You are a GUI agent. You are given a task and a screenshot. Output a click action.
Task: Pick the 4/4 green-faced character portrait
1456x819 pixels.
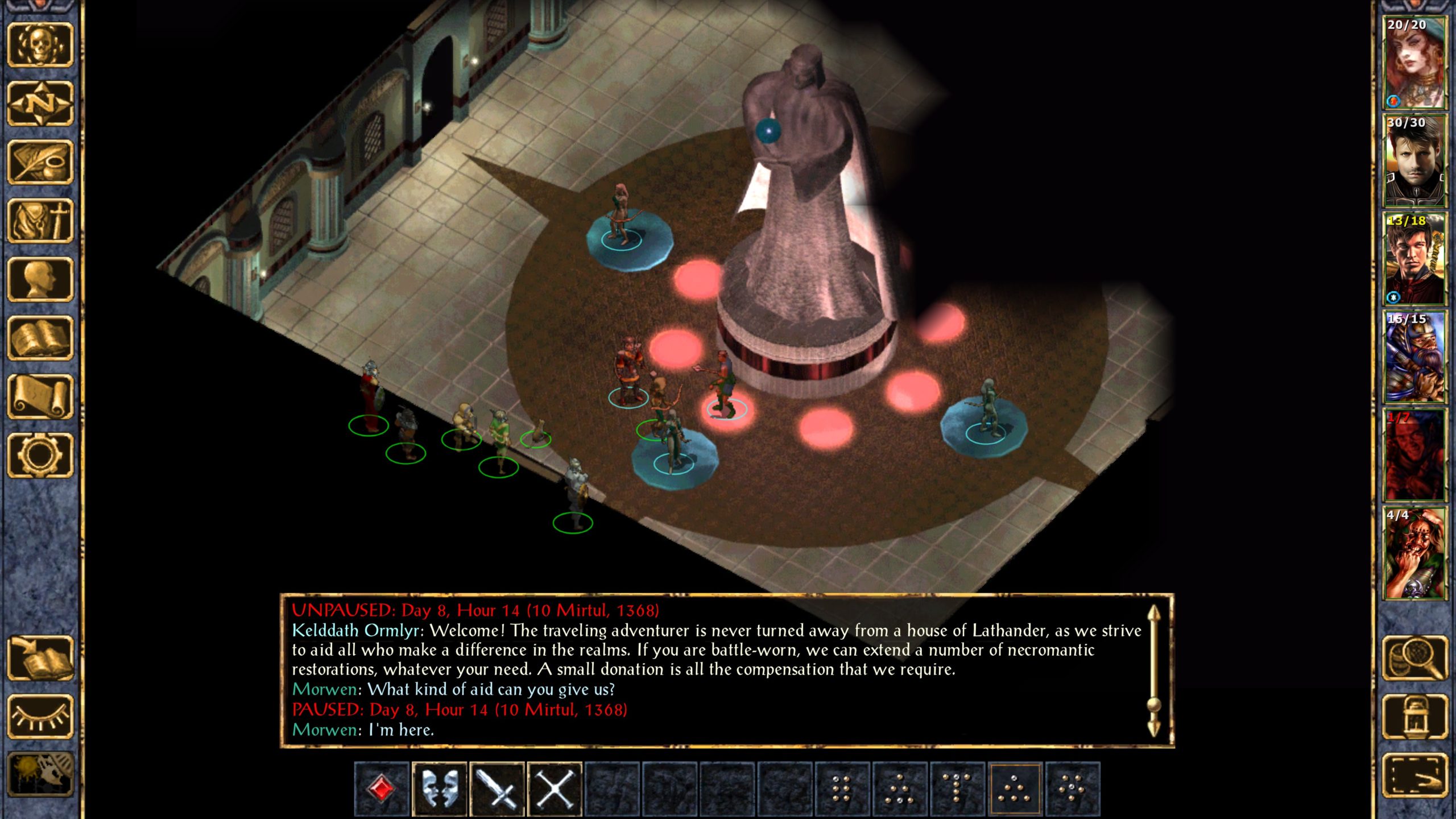point(1414,553)
